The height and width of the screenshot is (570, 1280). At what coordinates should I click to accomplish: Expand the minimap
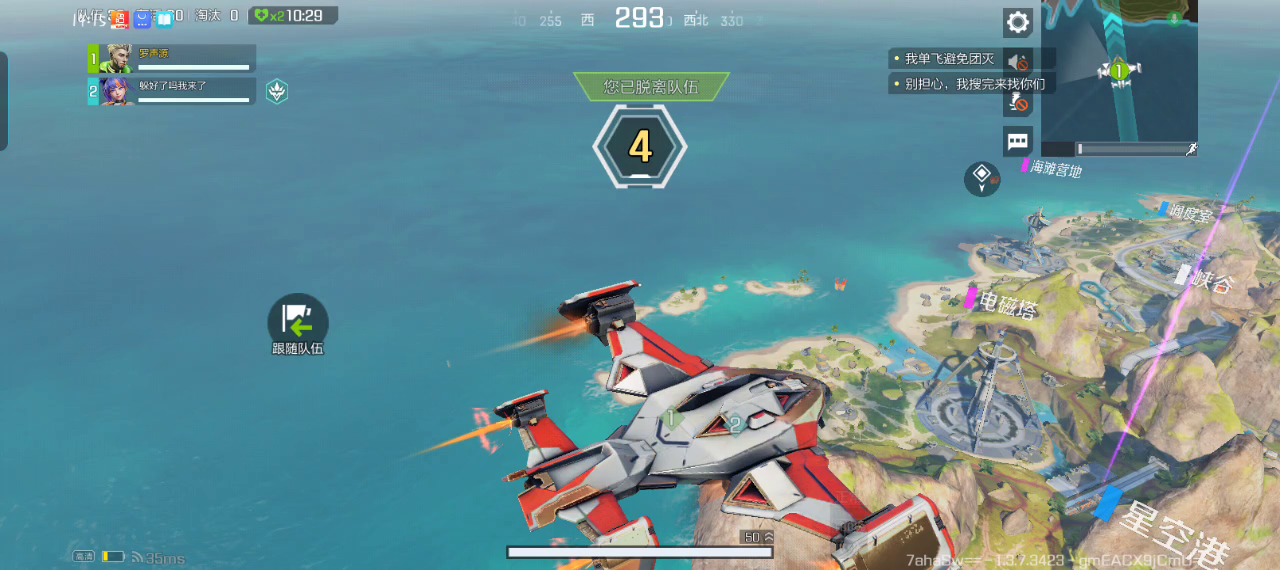point(1119,70)
